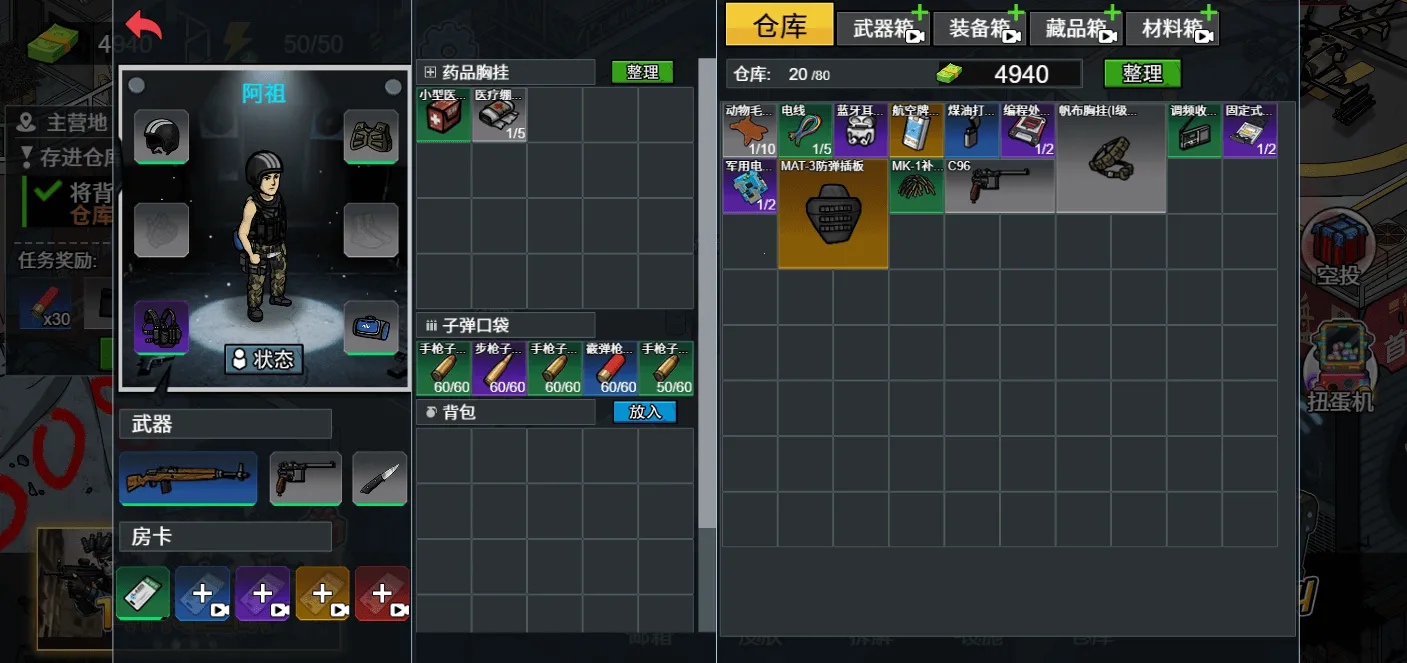This screenshot has height=663, width=1407.
Task: Select the equipped helmet slot
Action: (x=161, y=136)
